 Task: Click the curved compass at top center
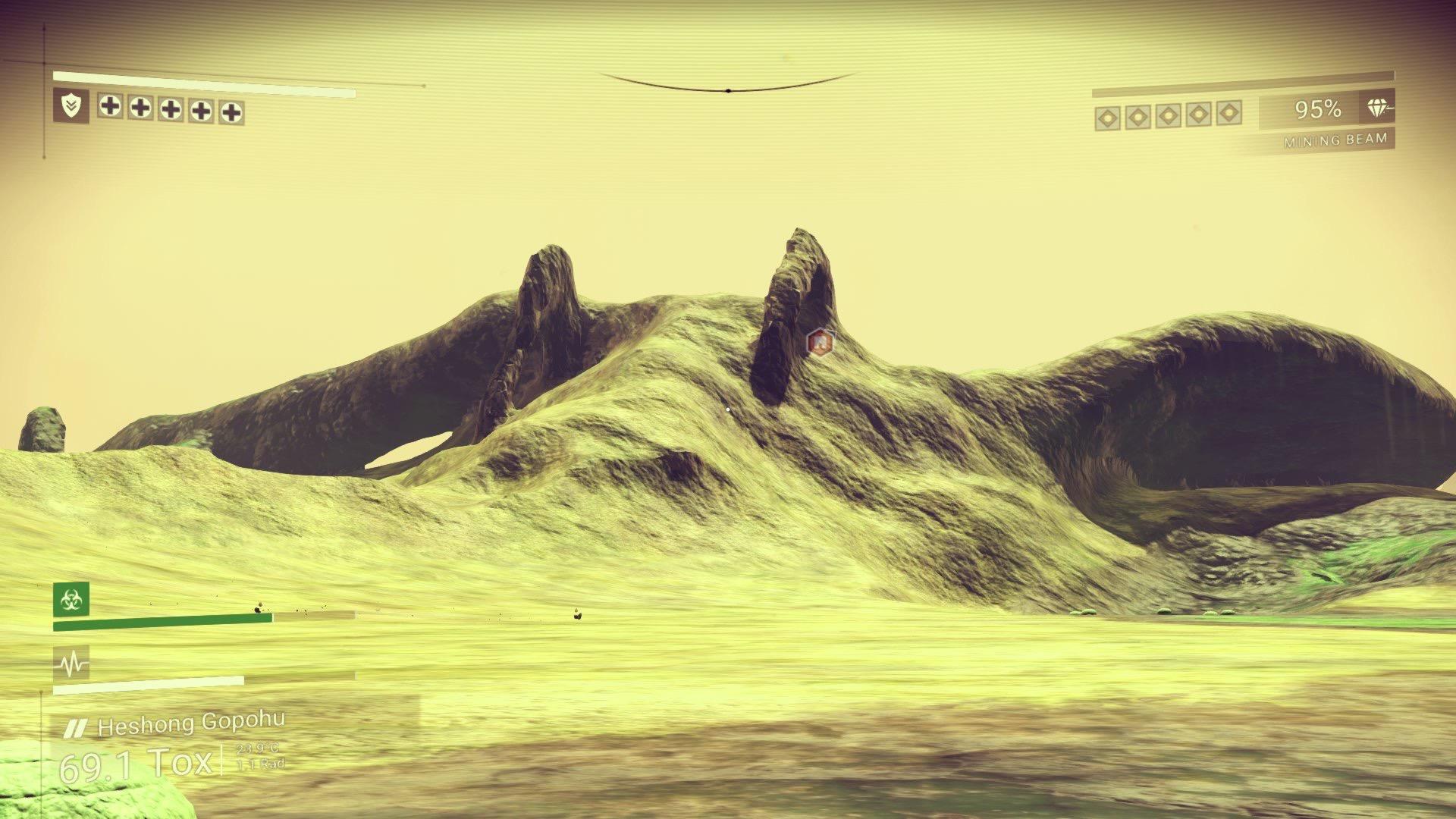pyautogui.click(x=727, y=85)
